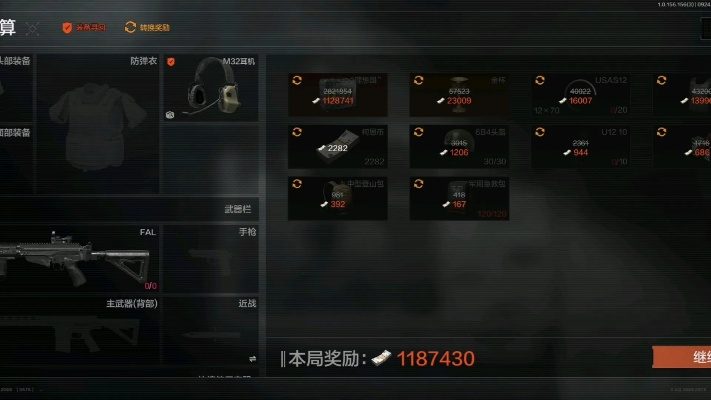
Task: Choose the 手枪 pistol slot
Action: point(212,258)
